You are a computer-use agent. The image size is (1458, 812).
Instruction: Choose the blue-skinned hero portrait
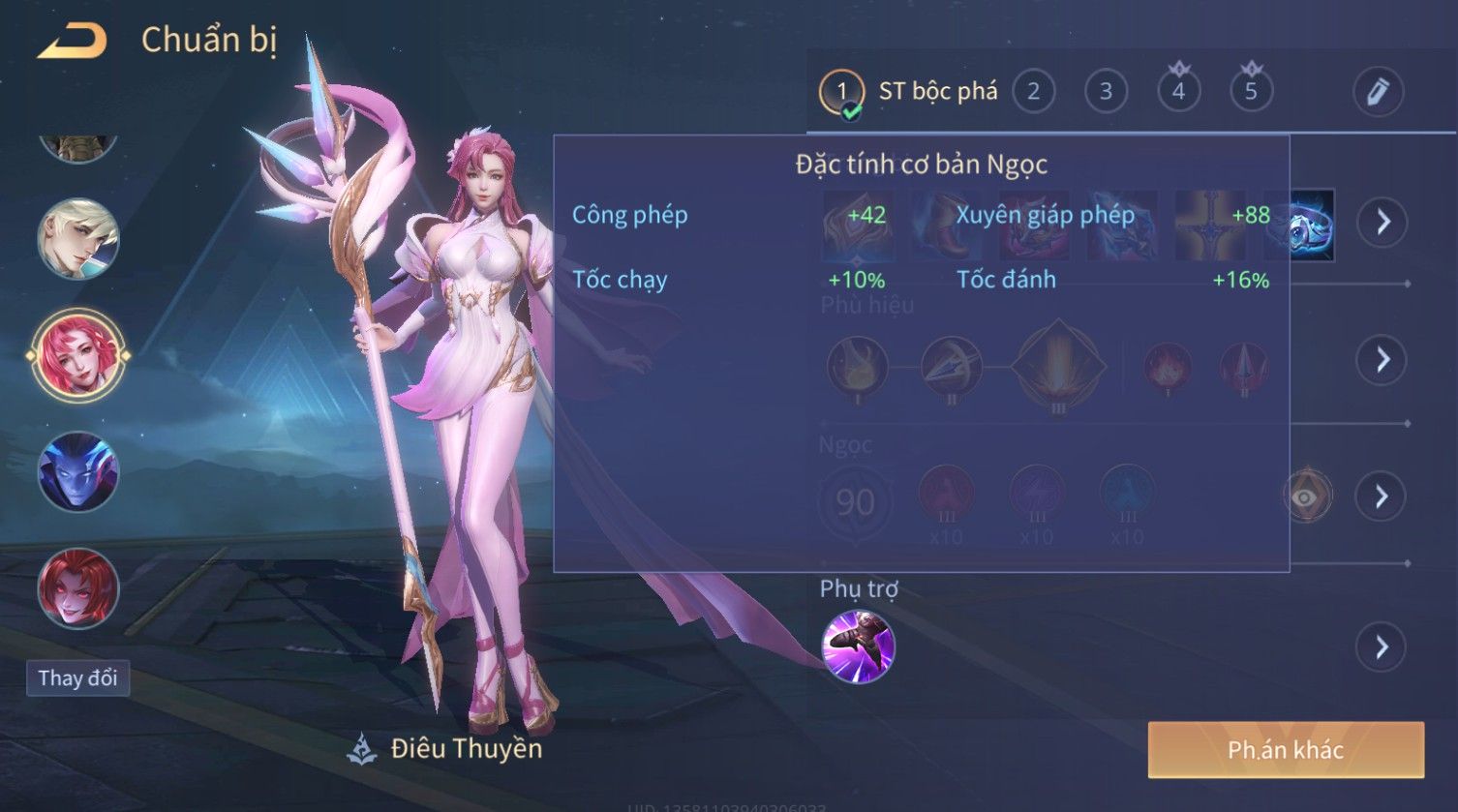click(x=78, y=472)
